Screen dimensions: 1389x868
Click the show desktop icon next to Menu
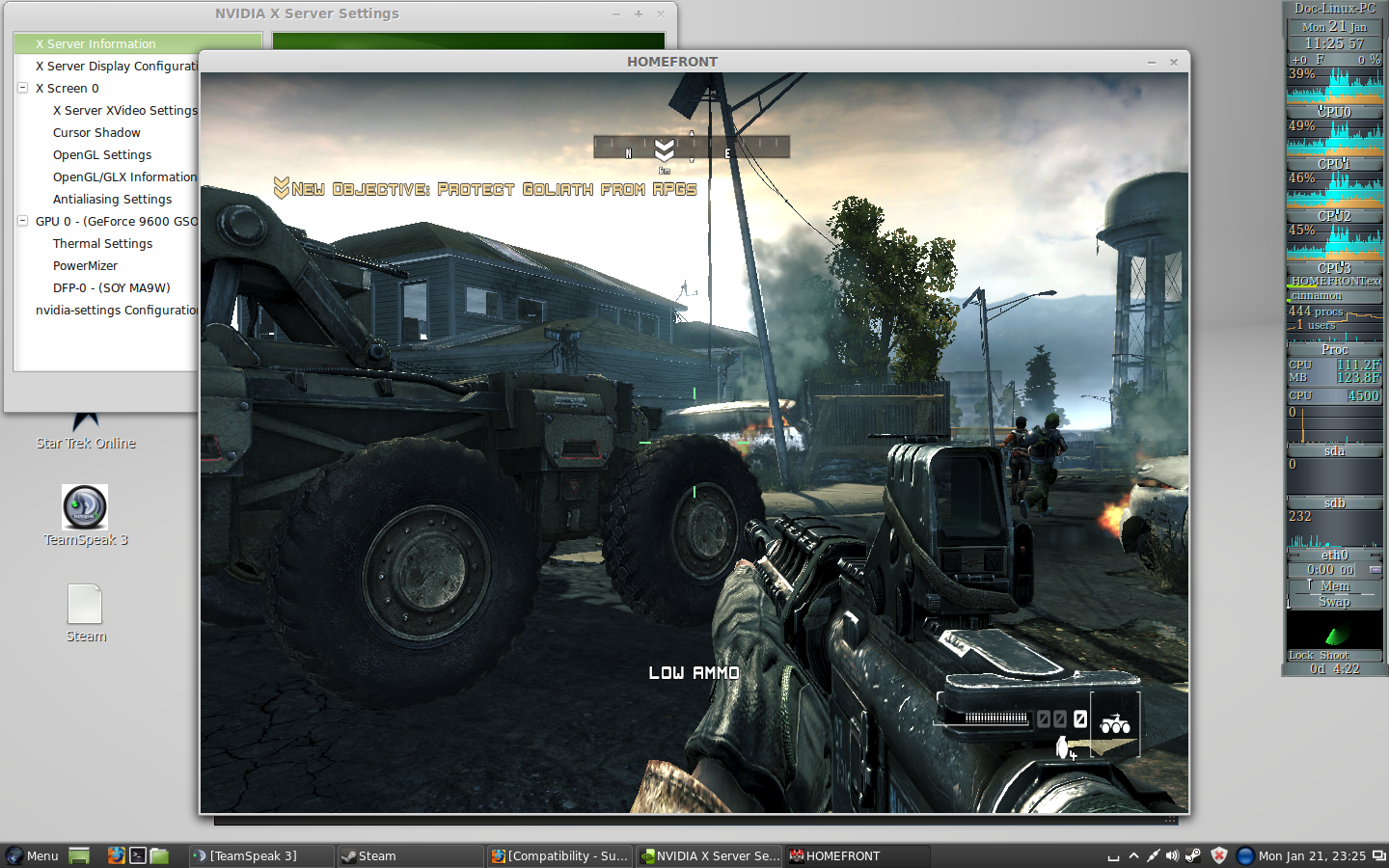(78, 855)
